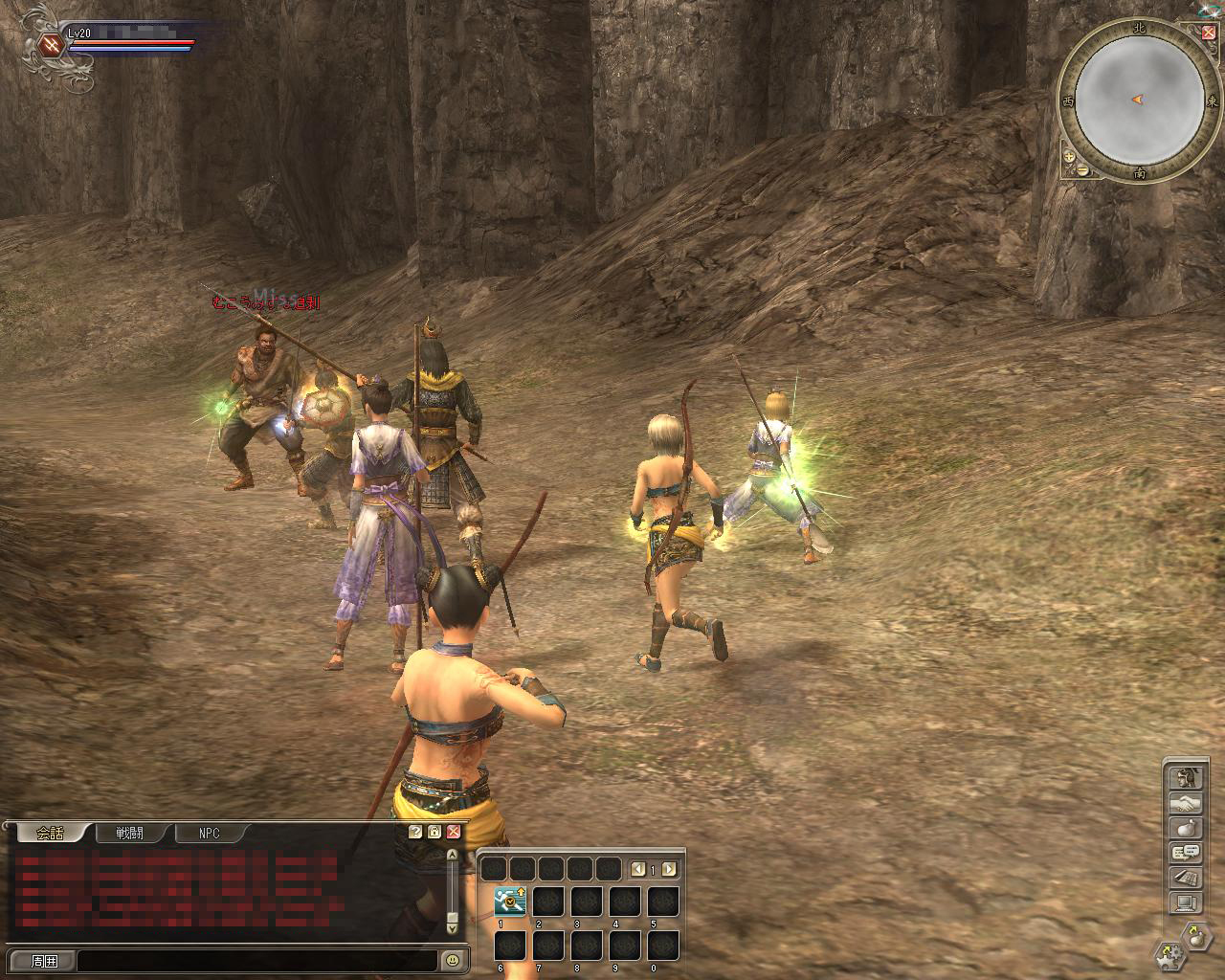Click the 周囲 chat channel button
Viewport: 1225px width, 980px height.
[x=44, y=960]
